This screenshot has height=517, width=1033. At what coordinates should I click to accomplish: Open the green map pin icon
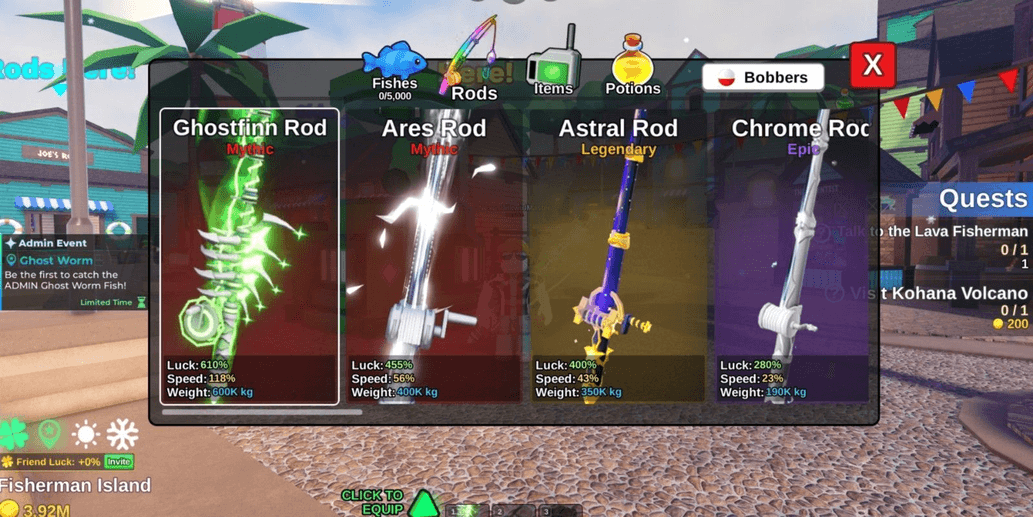pyautogui.click(x=49, y=434)
